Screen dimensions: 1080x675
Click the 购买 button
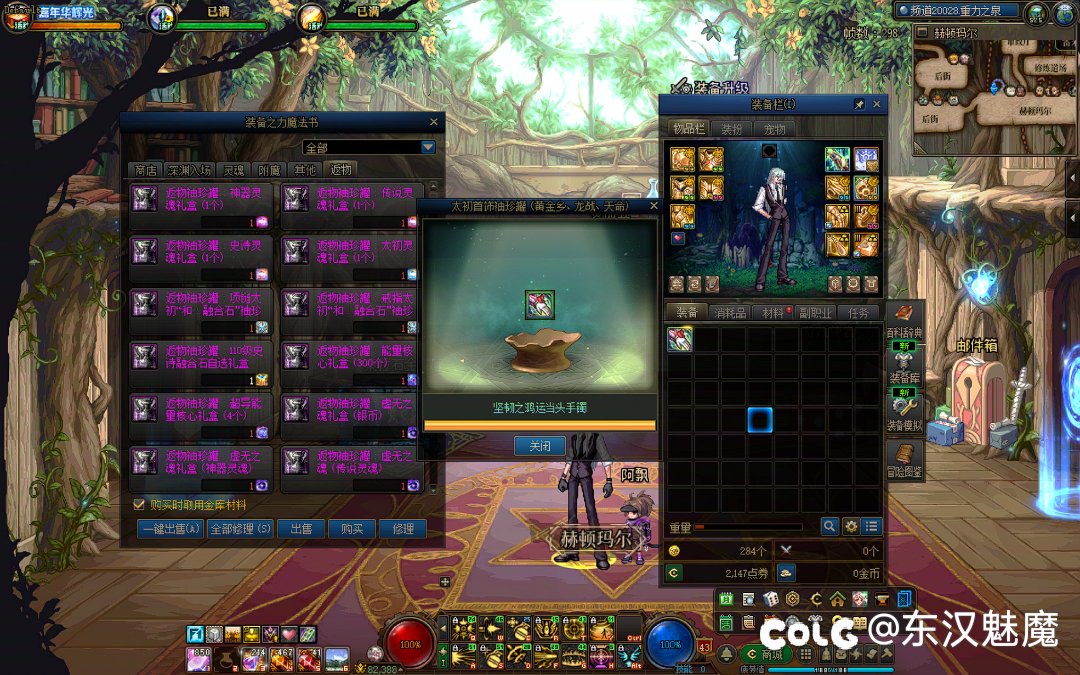(351, 529)
